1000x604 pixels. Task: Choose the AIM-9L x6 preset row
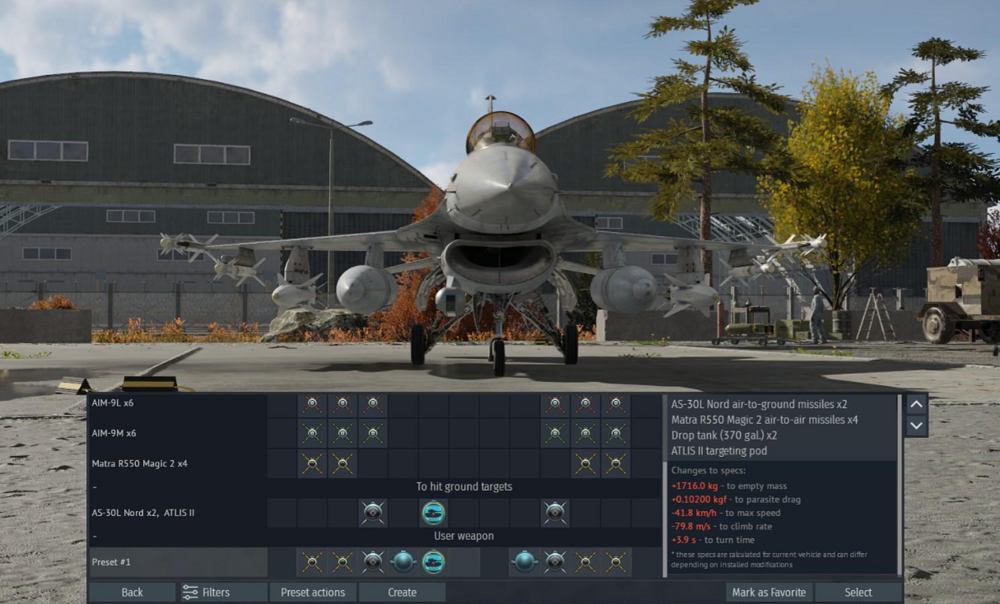[x=176, y=404]
